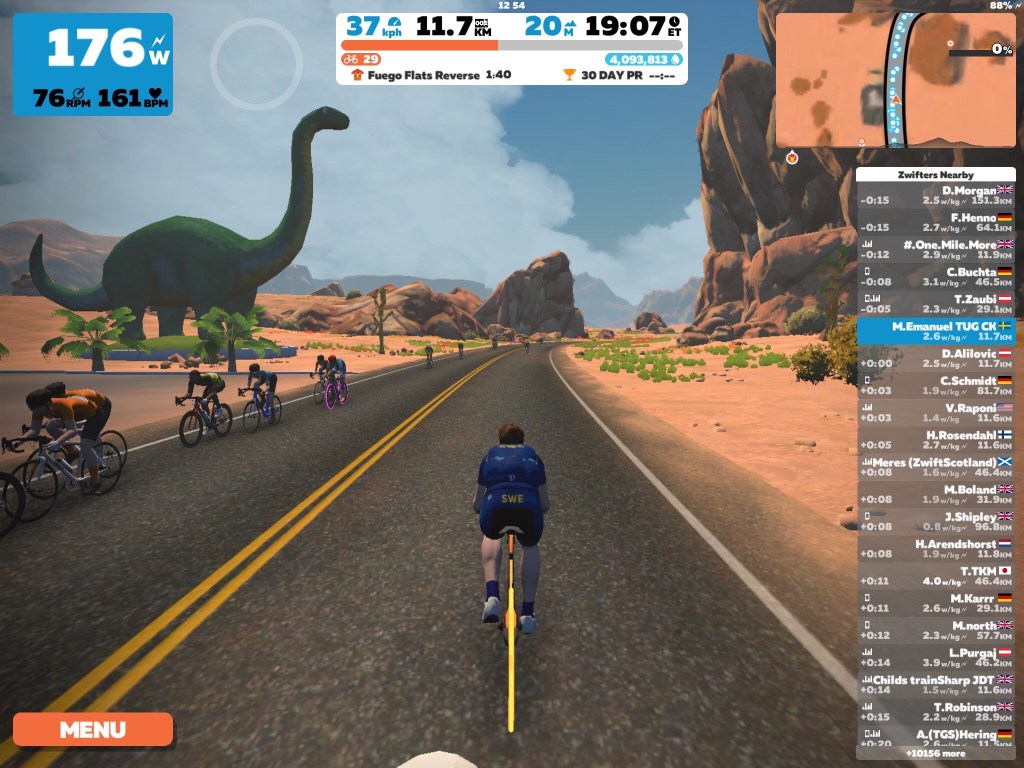Viewport: 1024px width, 768px height.
Task: Click the Childs trainSharp JDT row
Action: (x=935, y=685)
